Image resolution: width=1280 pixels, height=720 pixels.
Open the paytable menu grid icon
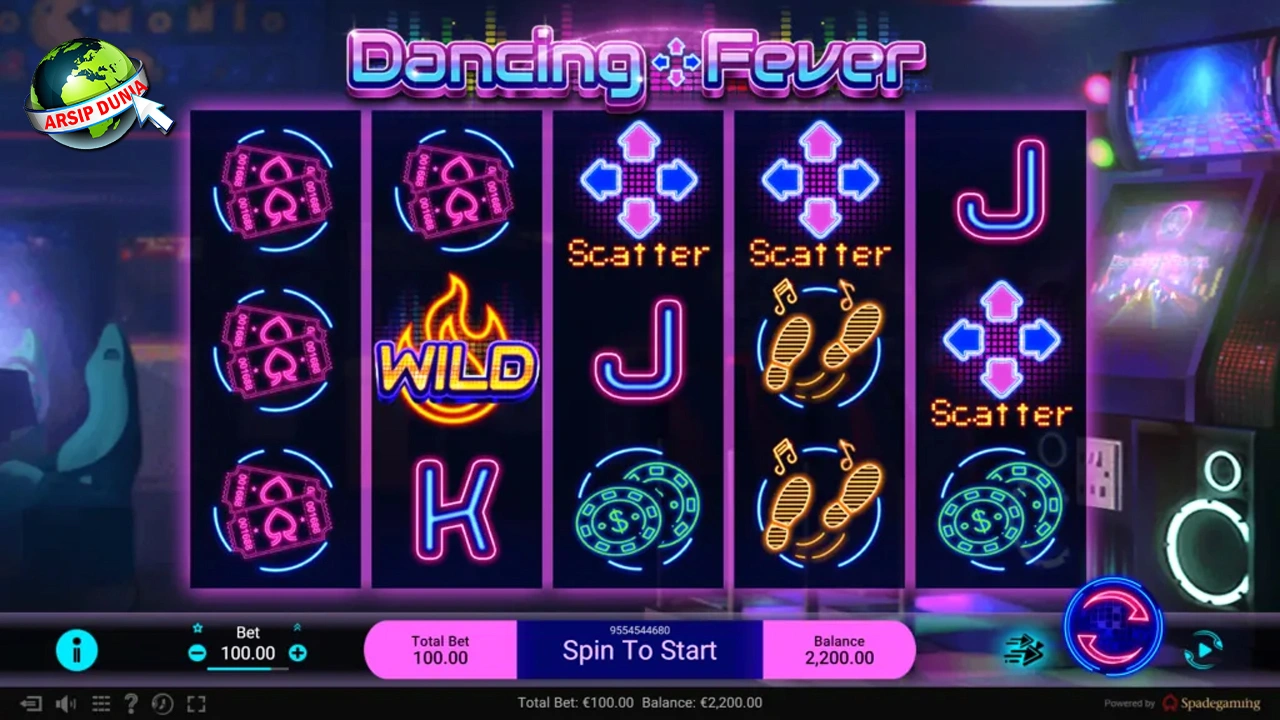point(101,703)
